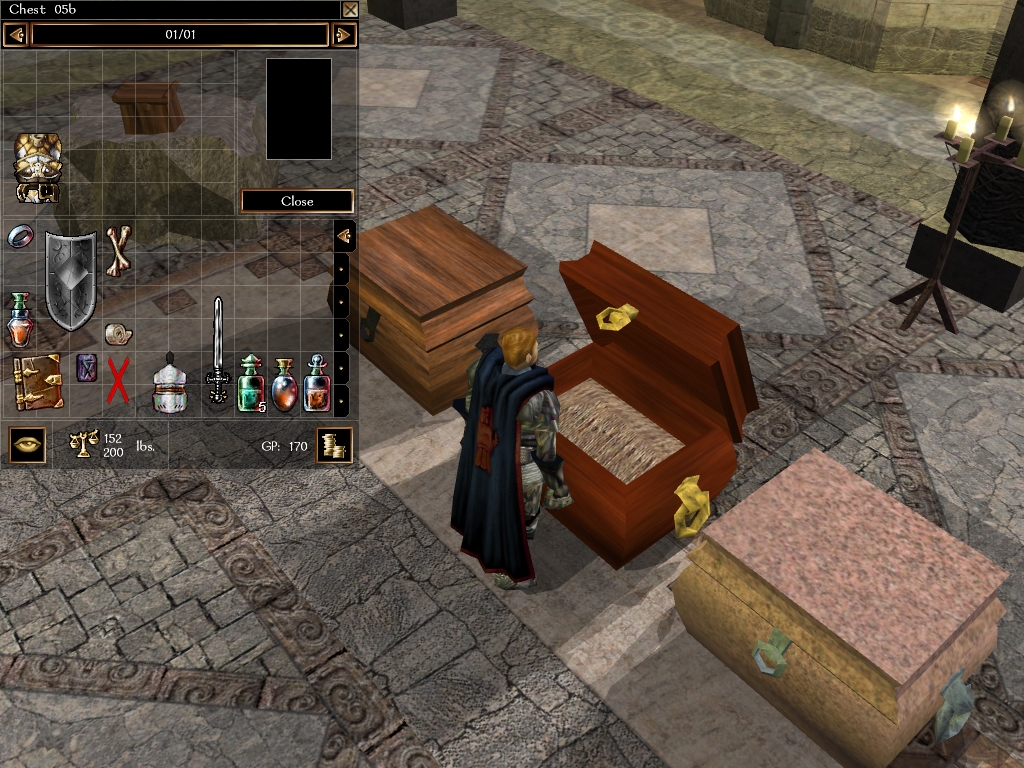Viewport: 1024px width, 768px height.
Task: Go to the previous chest page arrow
Action: tap(15, 35)
